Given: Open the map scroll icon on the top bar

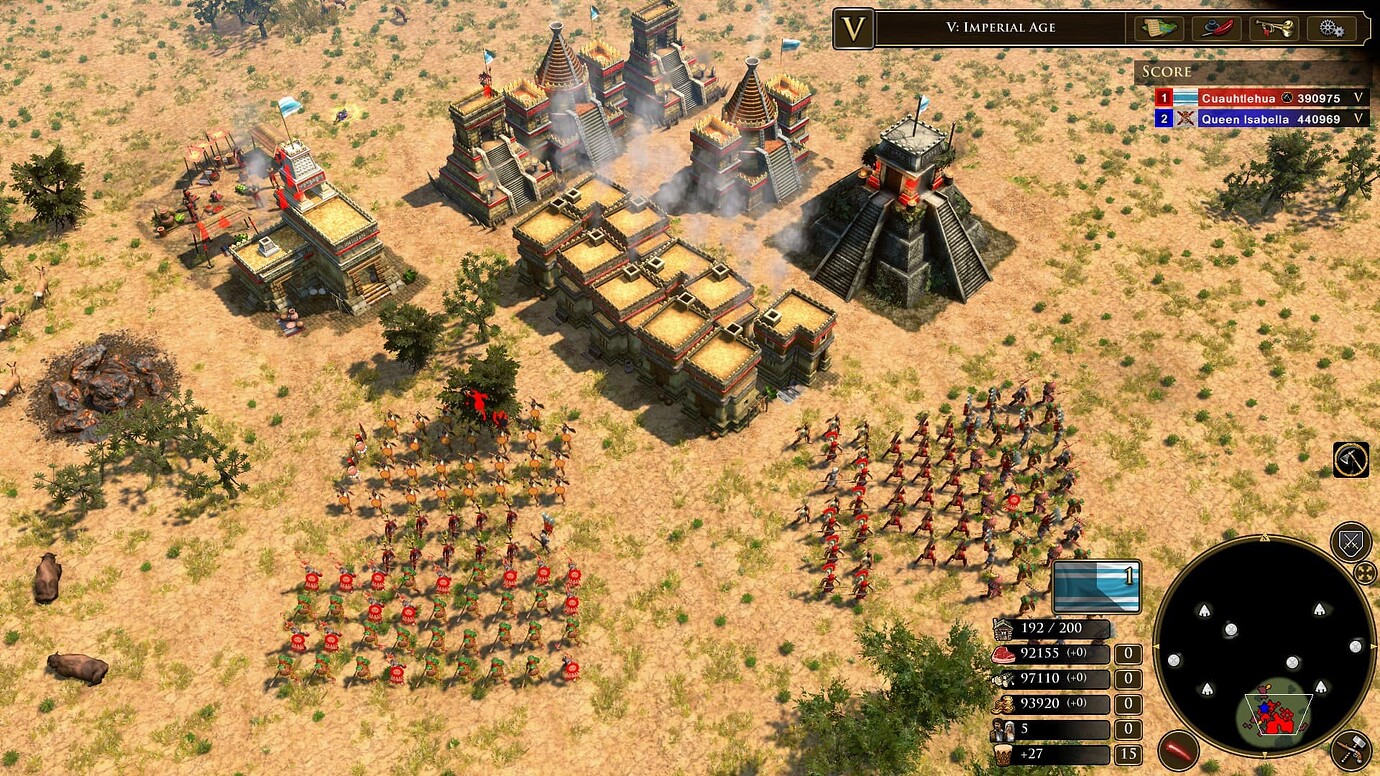Looking at the screenshot, I should pos(1159,28).
